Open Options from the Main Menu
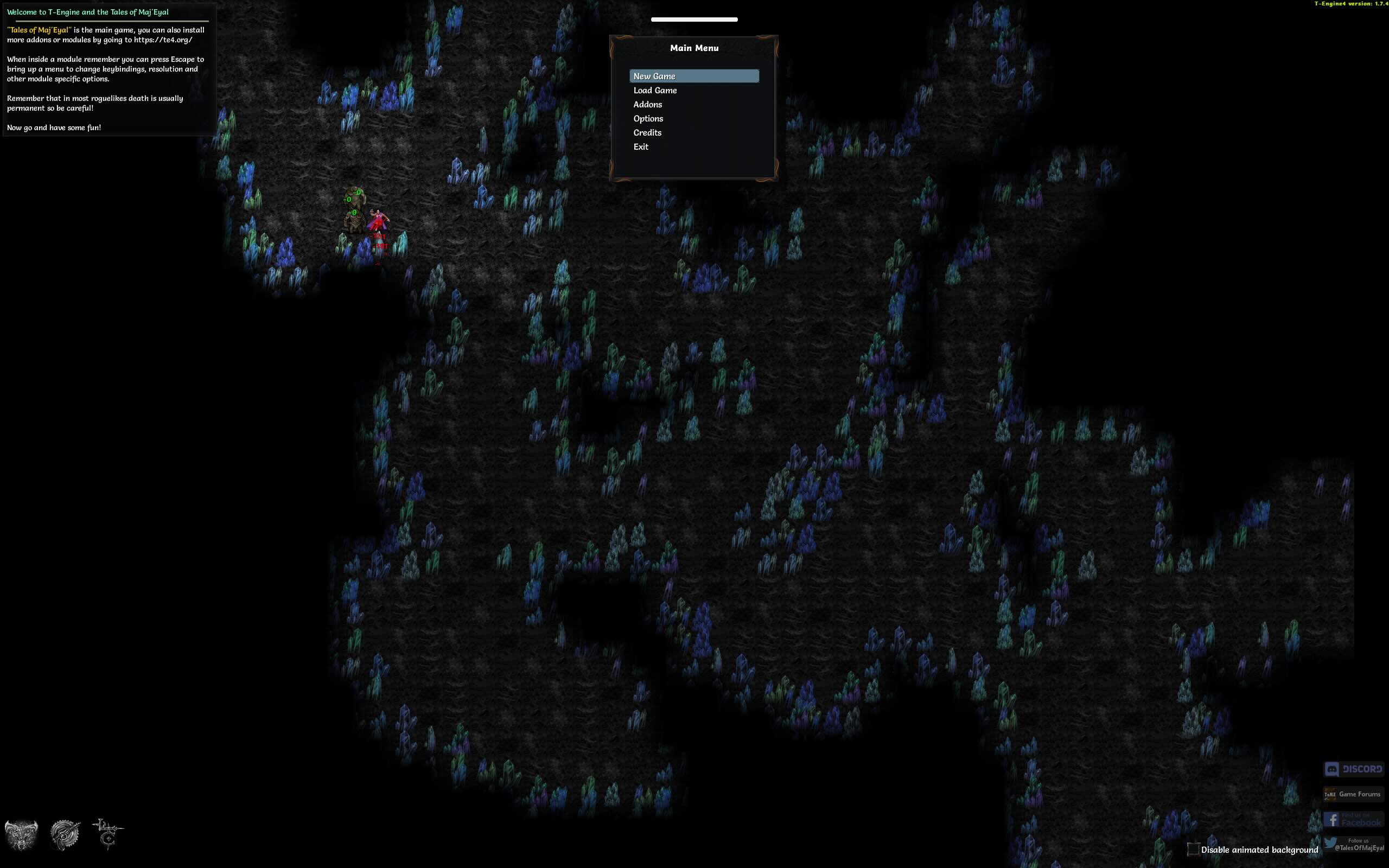The width and height of the screenshot is (1389, 868). tap(648, 118)
